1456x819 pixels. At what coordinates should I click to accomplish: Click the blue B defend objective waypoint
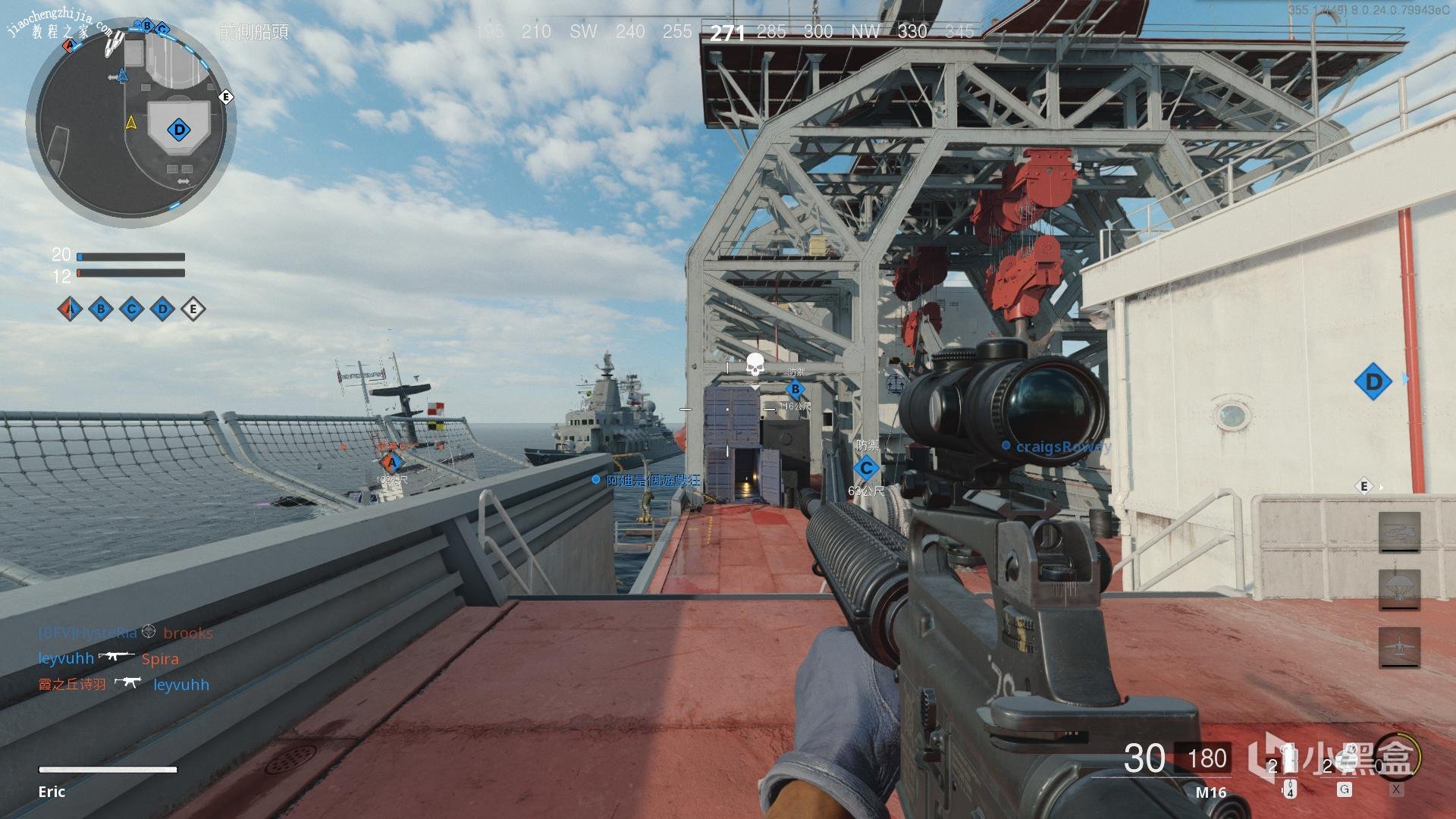click(x=795, y=390)
